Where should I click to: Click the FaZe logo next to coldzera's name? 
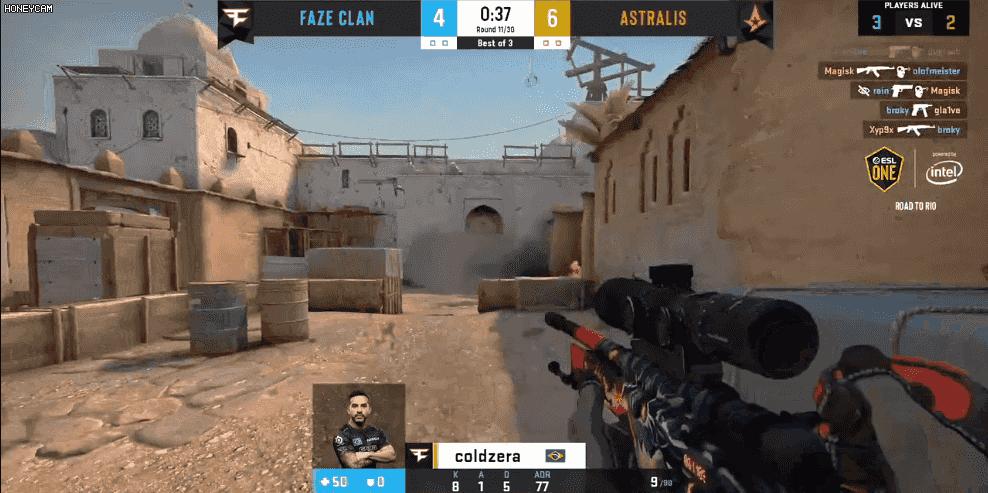(420, 455)
